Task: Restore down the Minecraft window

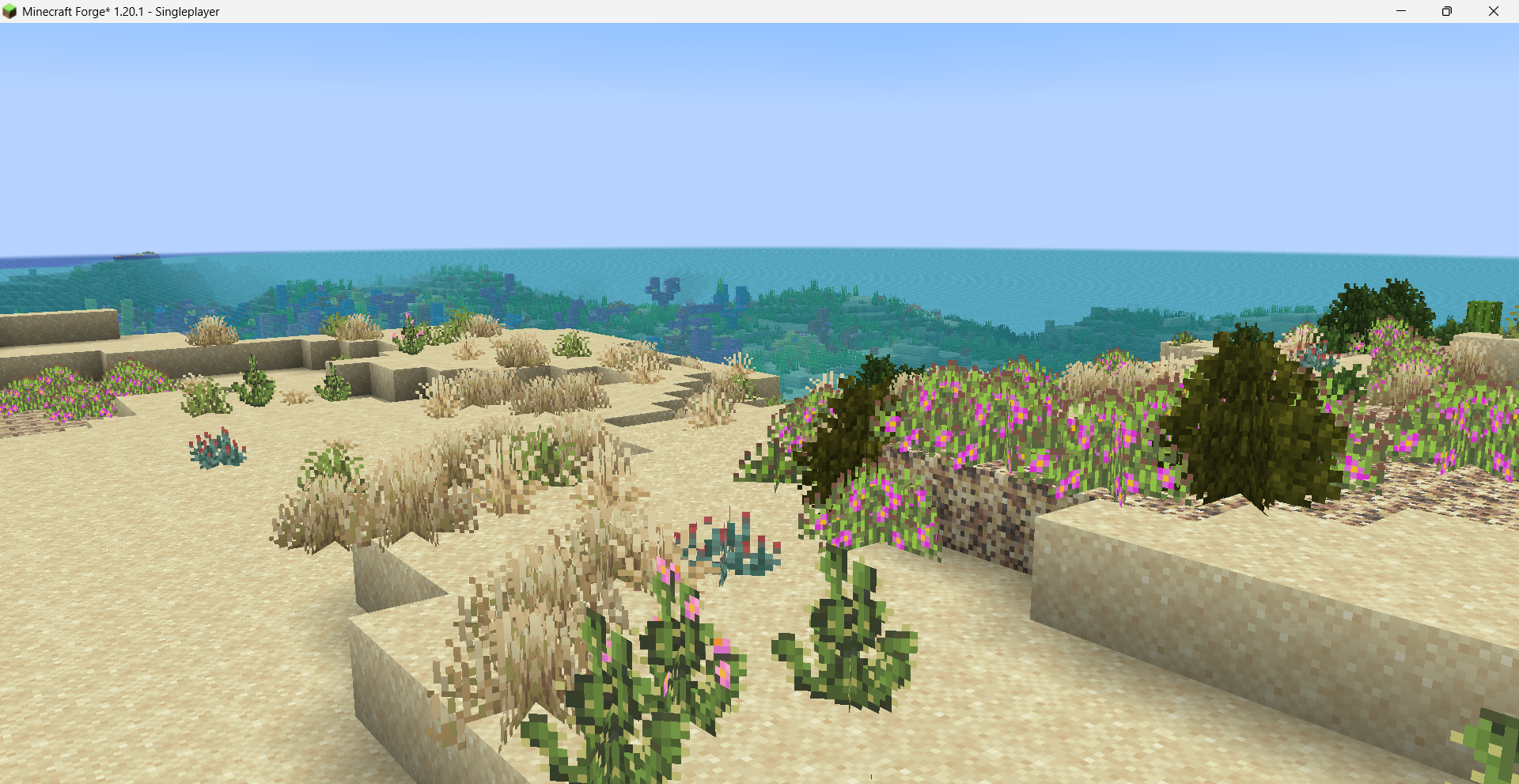Action: (1447, 12)
